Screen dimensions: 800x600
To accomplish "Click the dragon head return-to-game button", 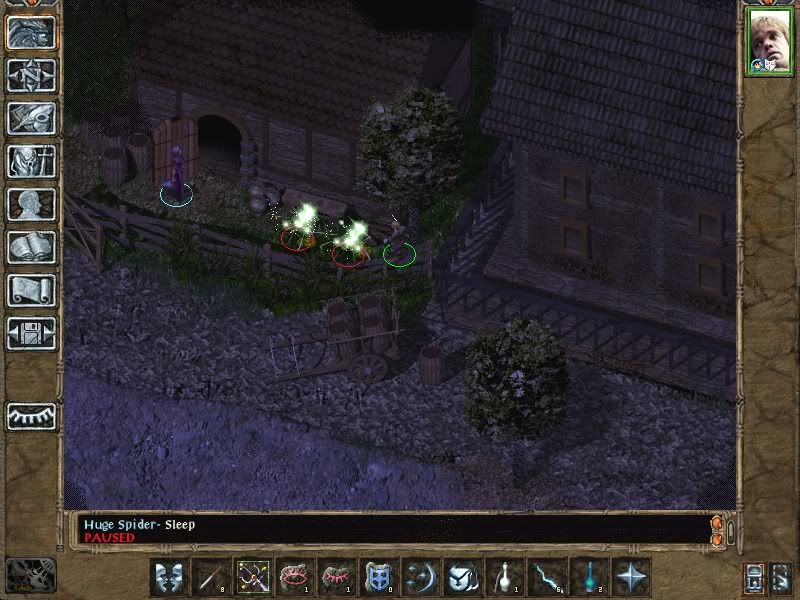I will pos(31,32).
